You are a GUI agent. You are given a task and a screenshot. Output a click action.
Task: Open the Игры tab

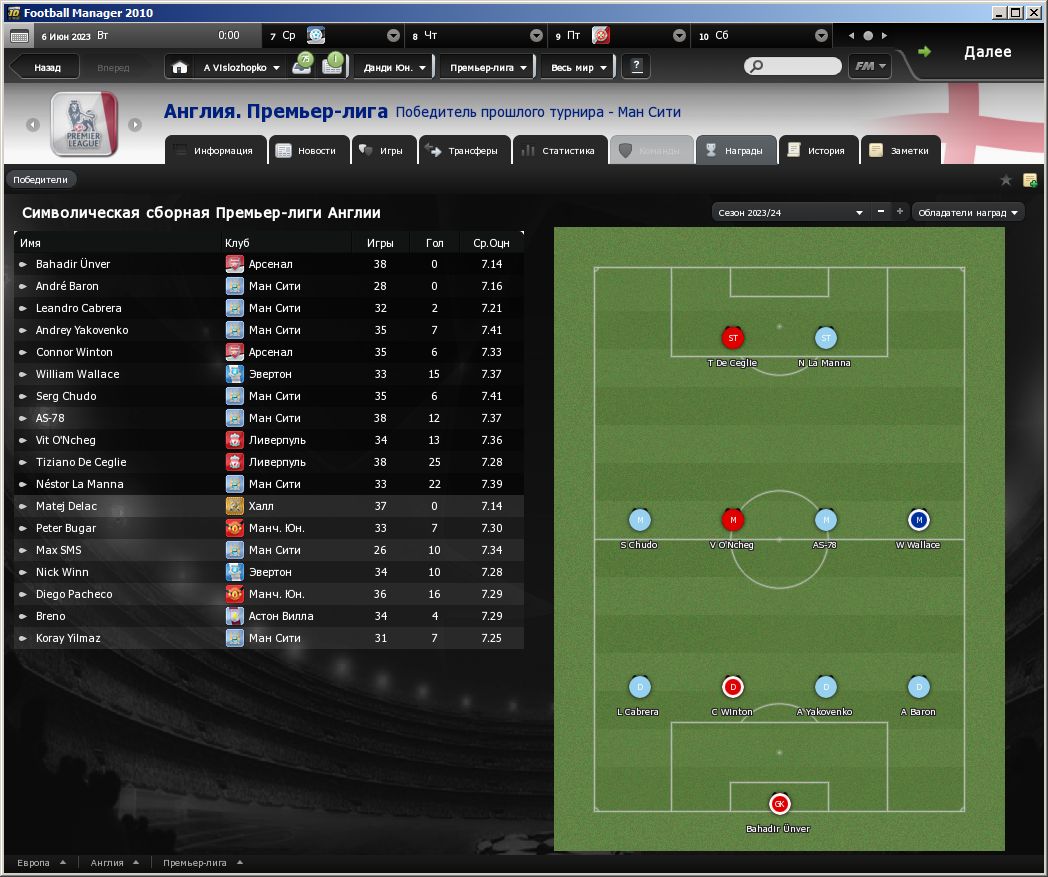click(381, 151)
